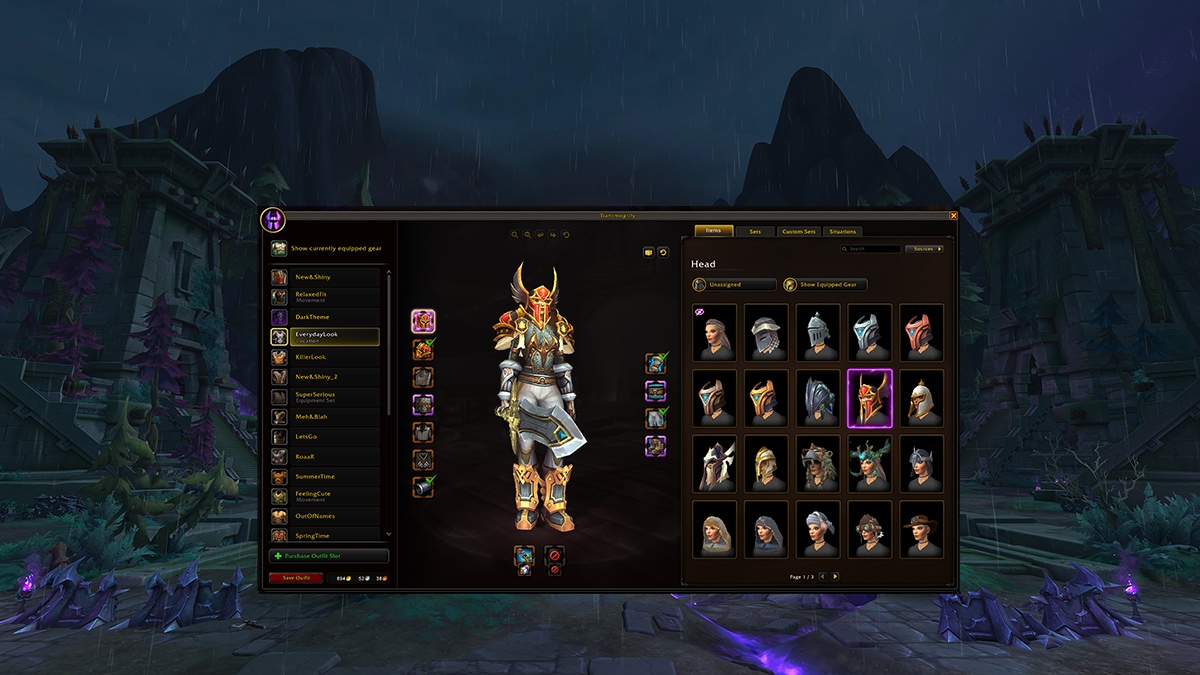
Task: Save the current outfit
Action: tap(296, 578)
